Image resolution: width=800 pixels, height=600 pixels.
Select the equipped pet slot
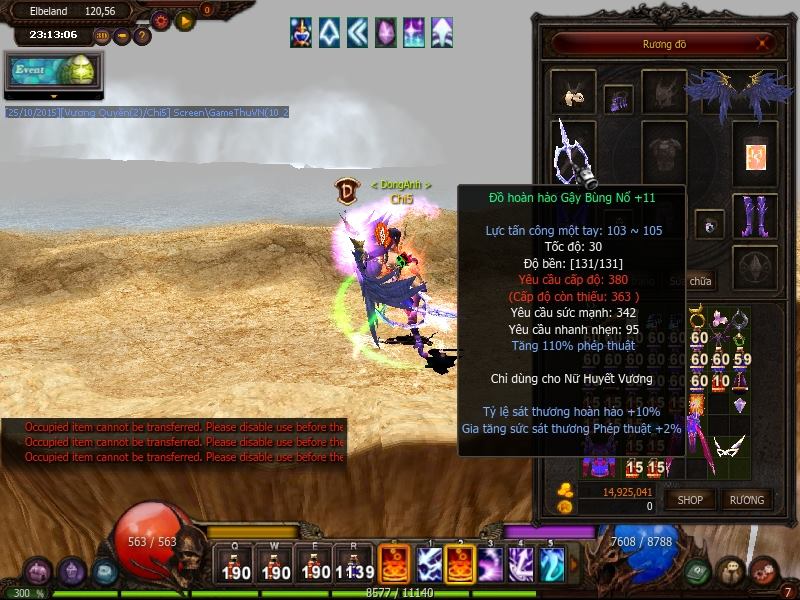pyautogui.click(x=573, y=93)
